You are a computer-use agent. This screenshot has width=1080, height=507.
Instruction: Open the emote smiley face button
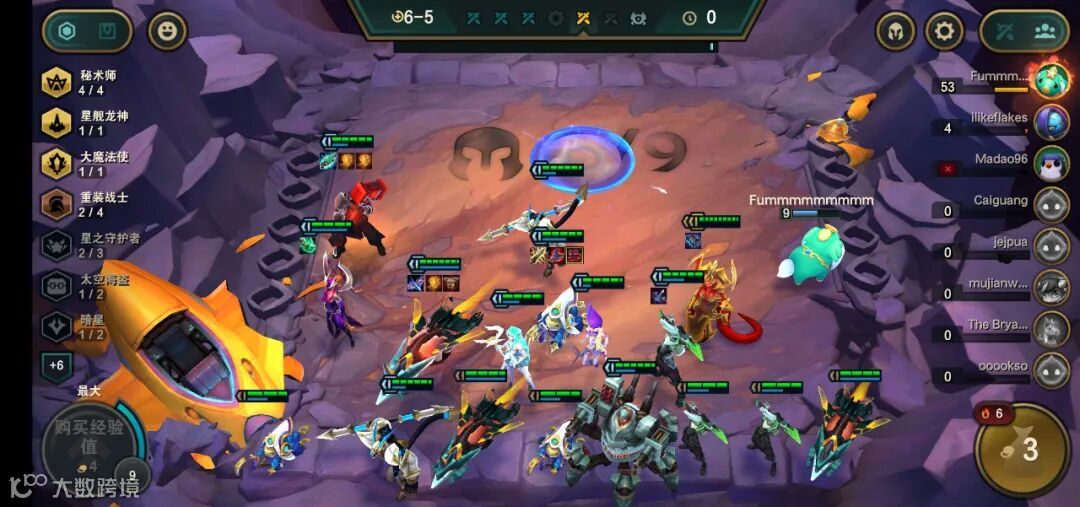click(167, 31)
